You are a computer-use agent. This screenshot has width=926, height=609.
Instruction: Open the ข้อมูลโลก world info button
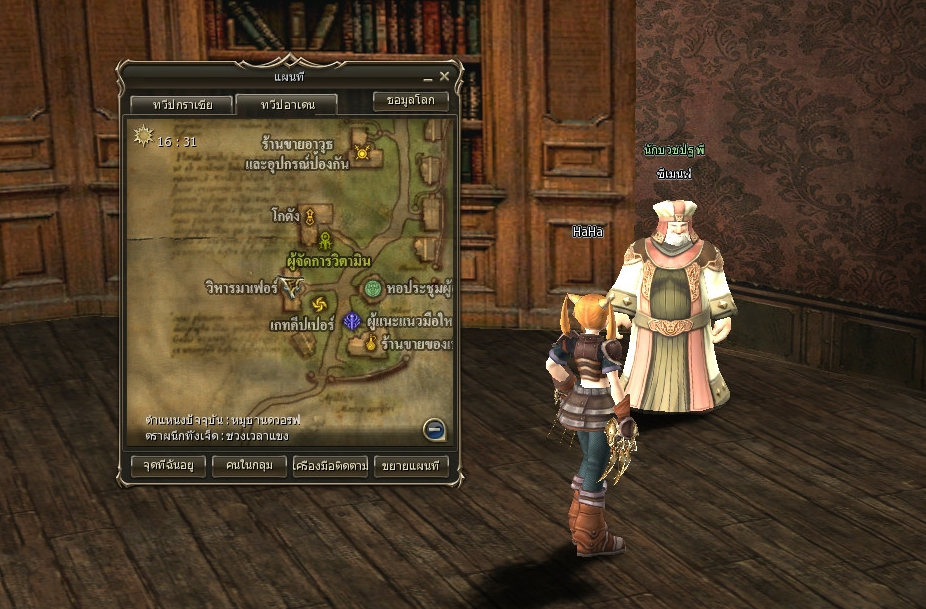[410, 101]
